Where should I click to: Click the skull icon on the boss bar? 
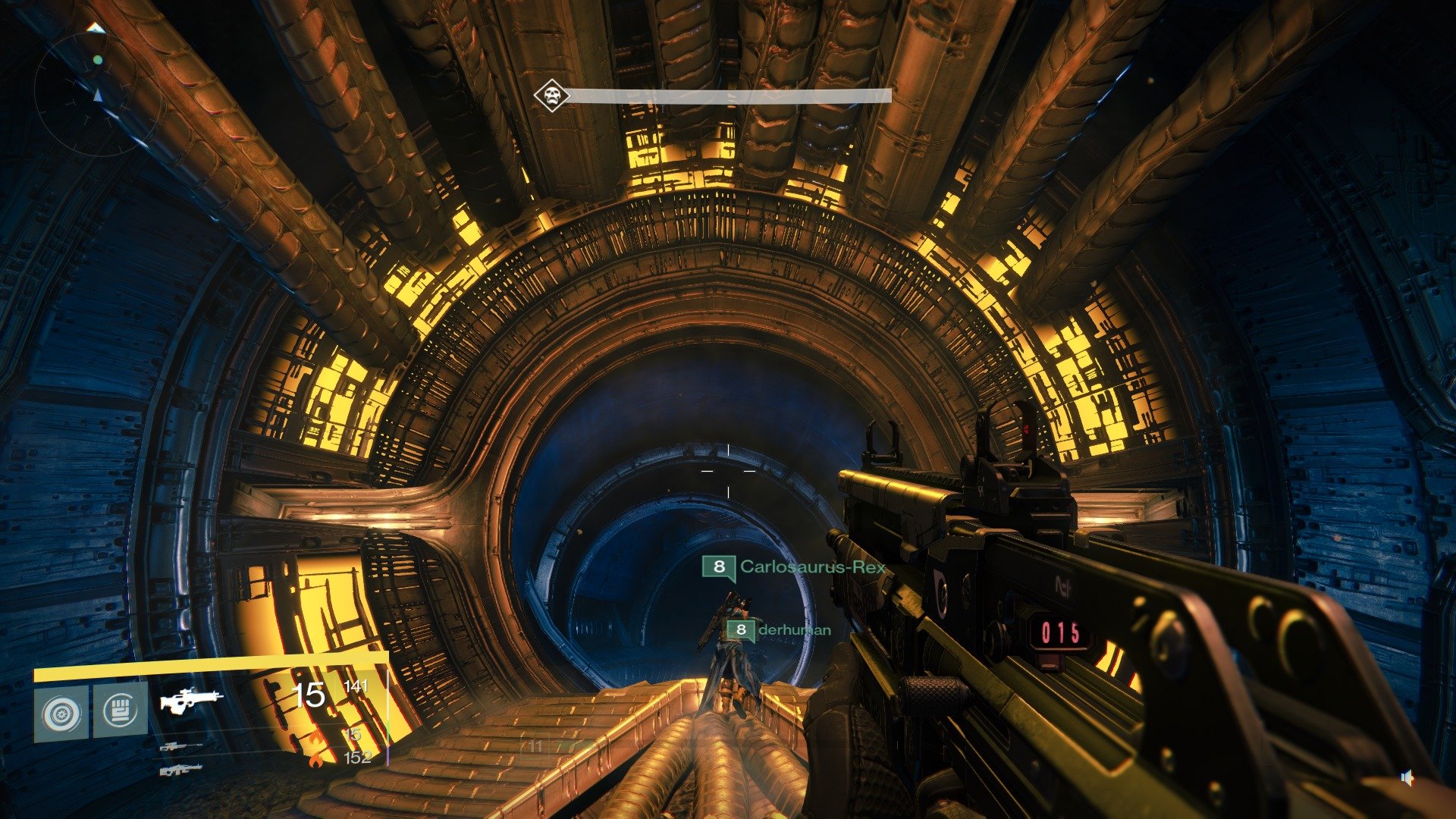click(x=553, y=93)
